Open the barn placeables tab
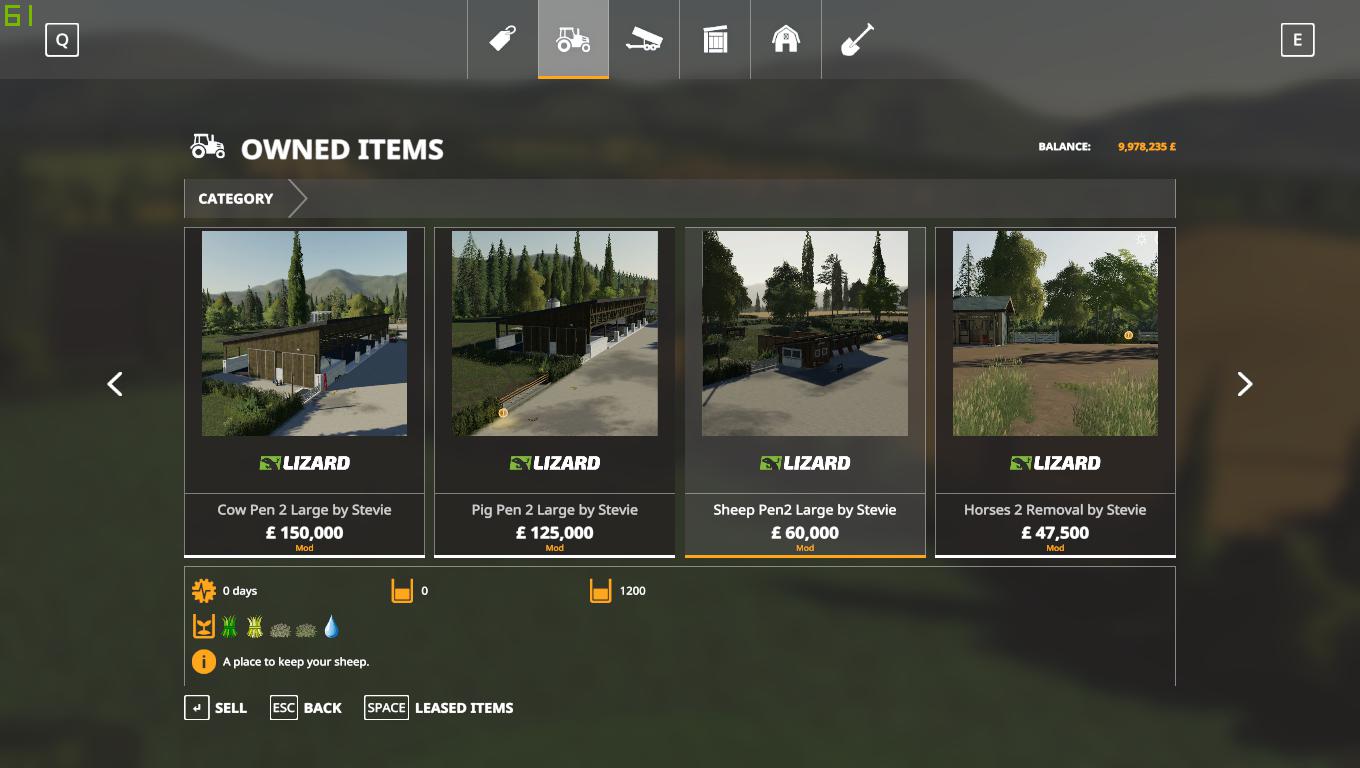The width and height of the screenshot is (1360, 768). coord(786,39)
